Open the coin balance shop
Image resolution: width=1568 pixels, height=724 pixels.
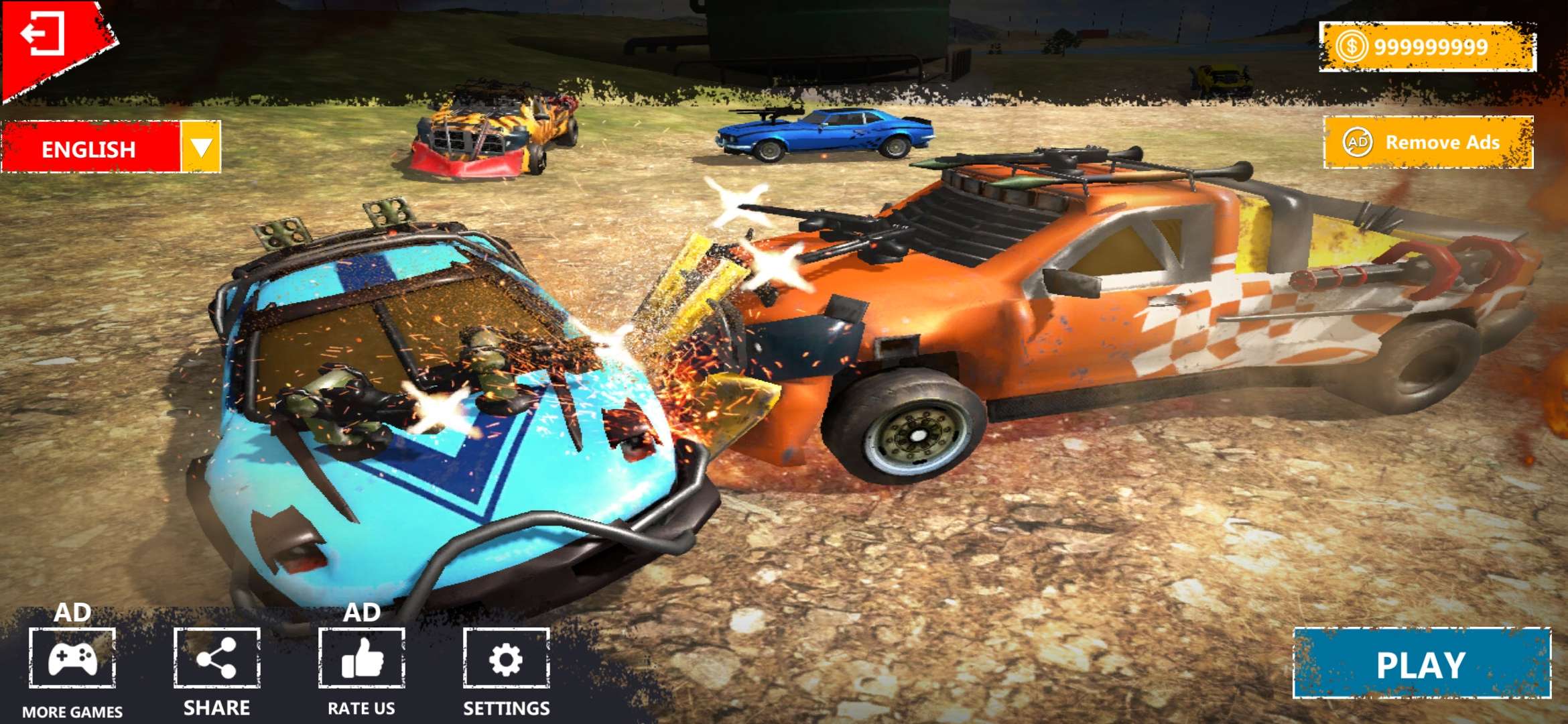click(1427, 47)
